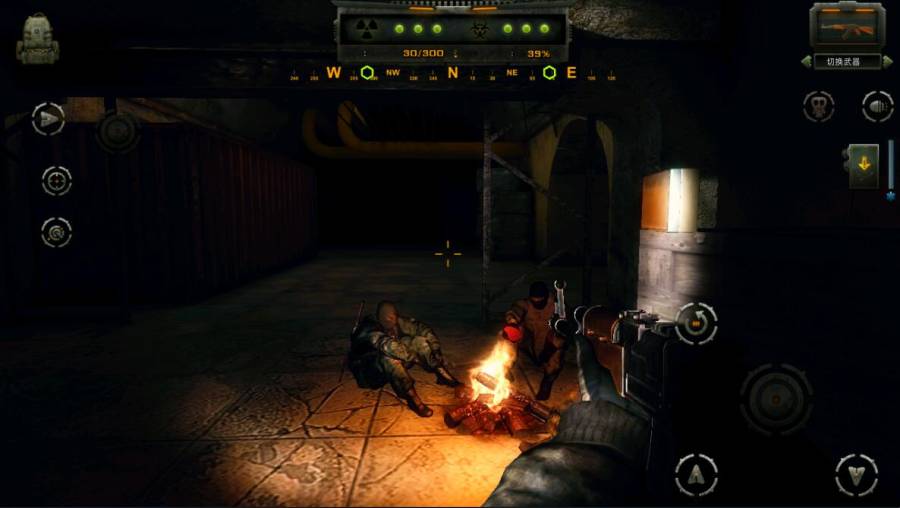Touch the virtual movement joystick
Image resolution: width=900 pixels, height=508 pixels.
click(x=117, y=131)
